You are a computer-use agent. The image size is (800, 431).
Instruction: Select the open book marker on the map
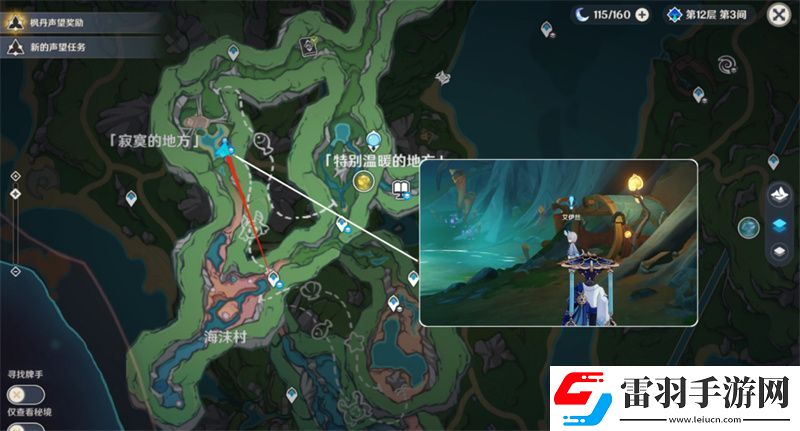coord(400,188)
